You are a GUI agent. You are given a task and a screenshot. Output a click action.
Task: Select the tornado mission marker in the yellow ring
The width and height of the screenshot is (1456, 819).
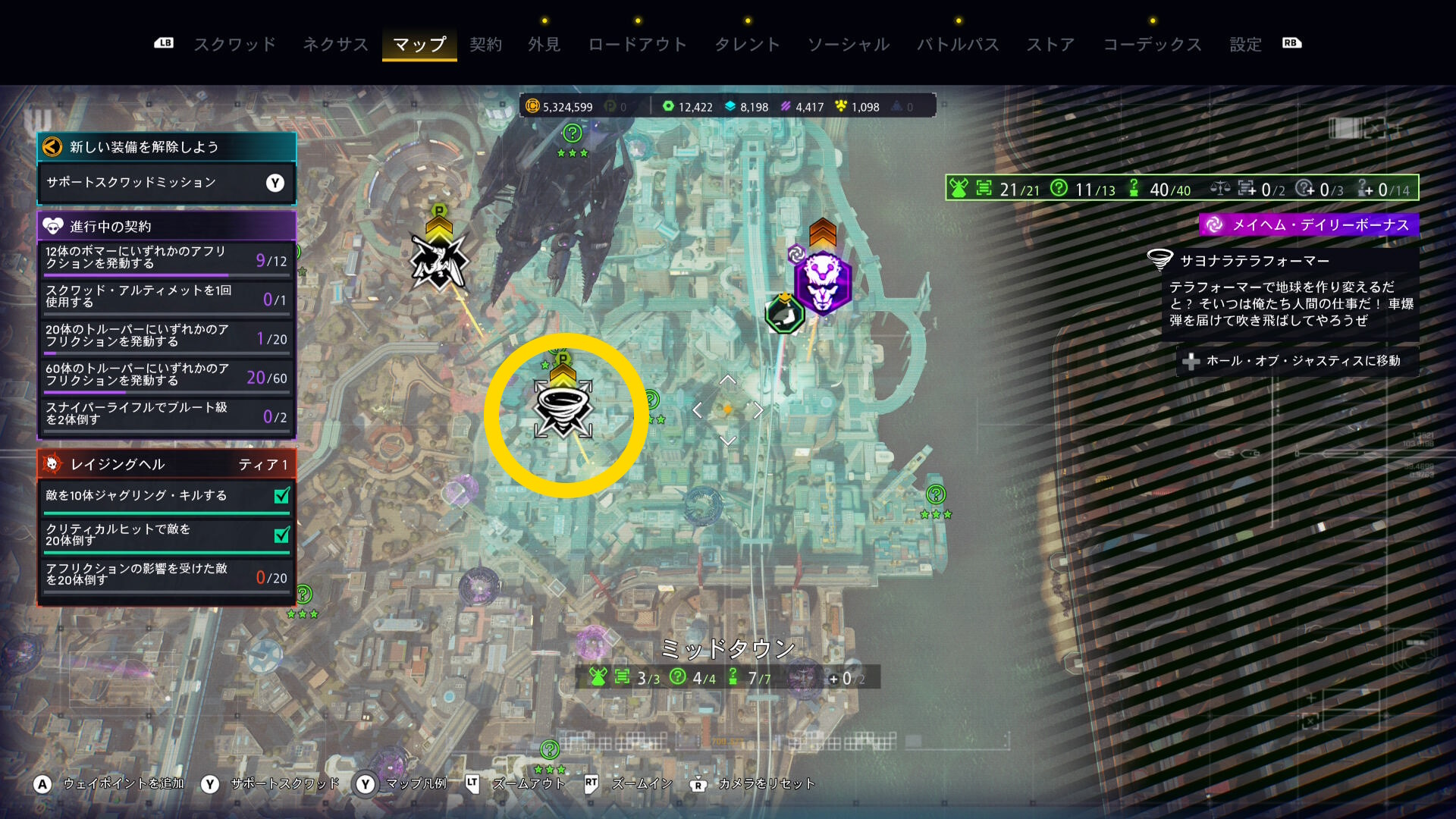point(563,408)
